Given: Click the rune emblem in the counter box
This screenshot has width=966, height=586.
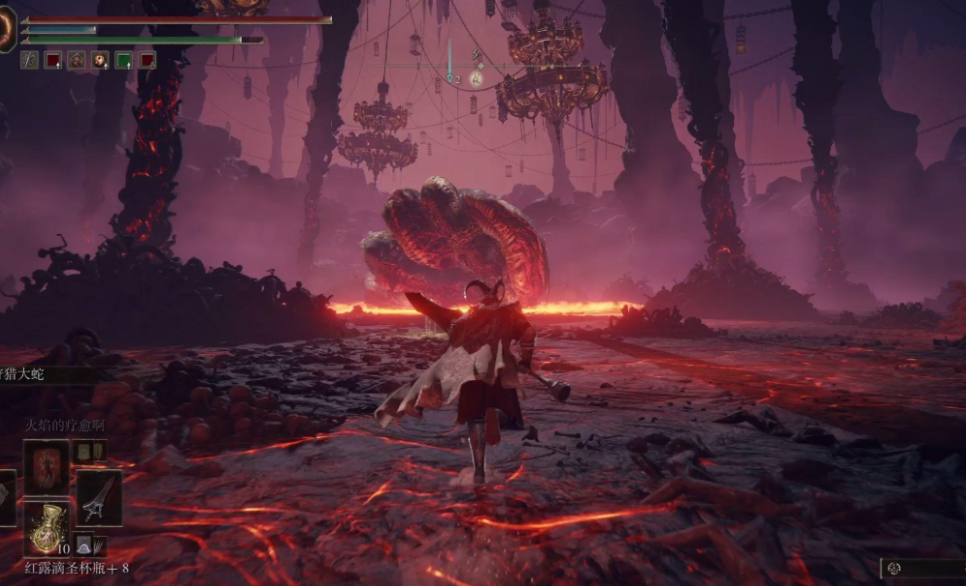Looking at the screenshot, I should (x=895, y=568).
